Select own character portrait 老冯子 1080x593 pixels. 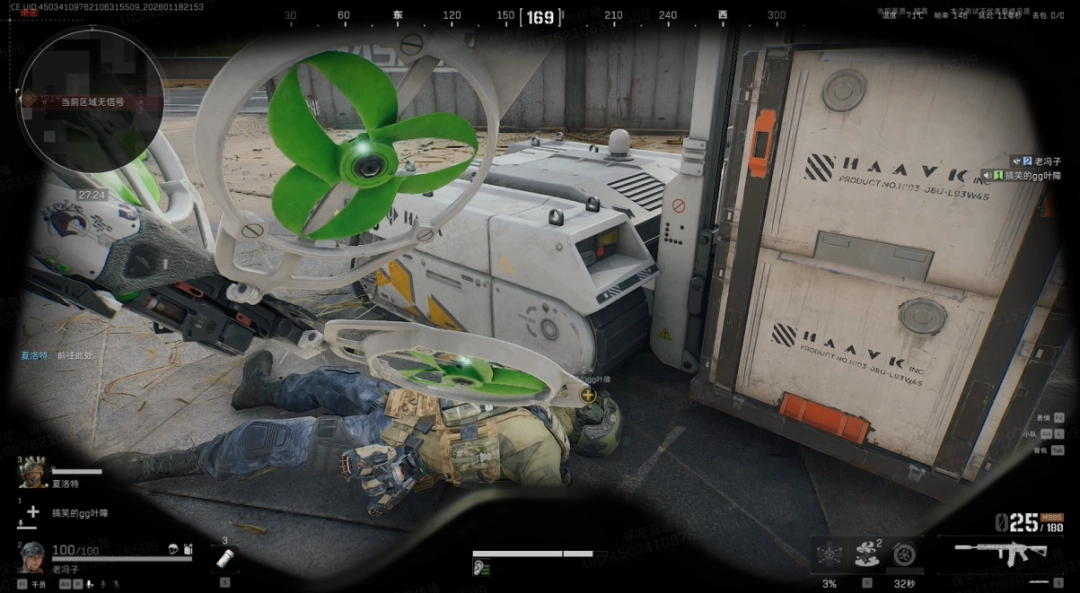(32, 557)
